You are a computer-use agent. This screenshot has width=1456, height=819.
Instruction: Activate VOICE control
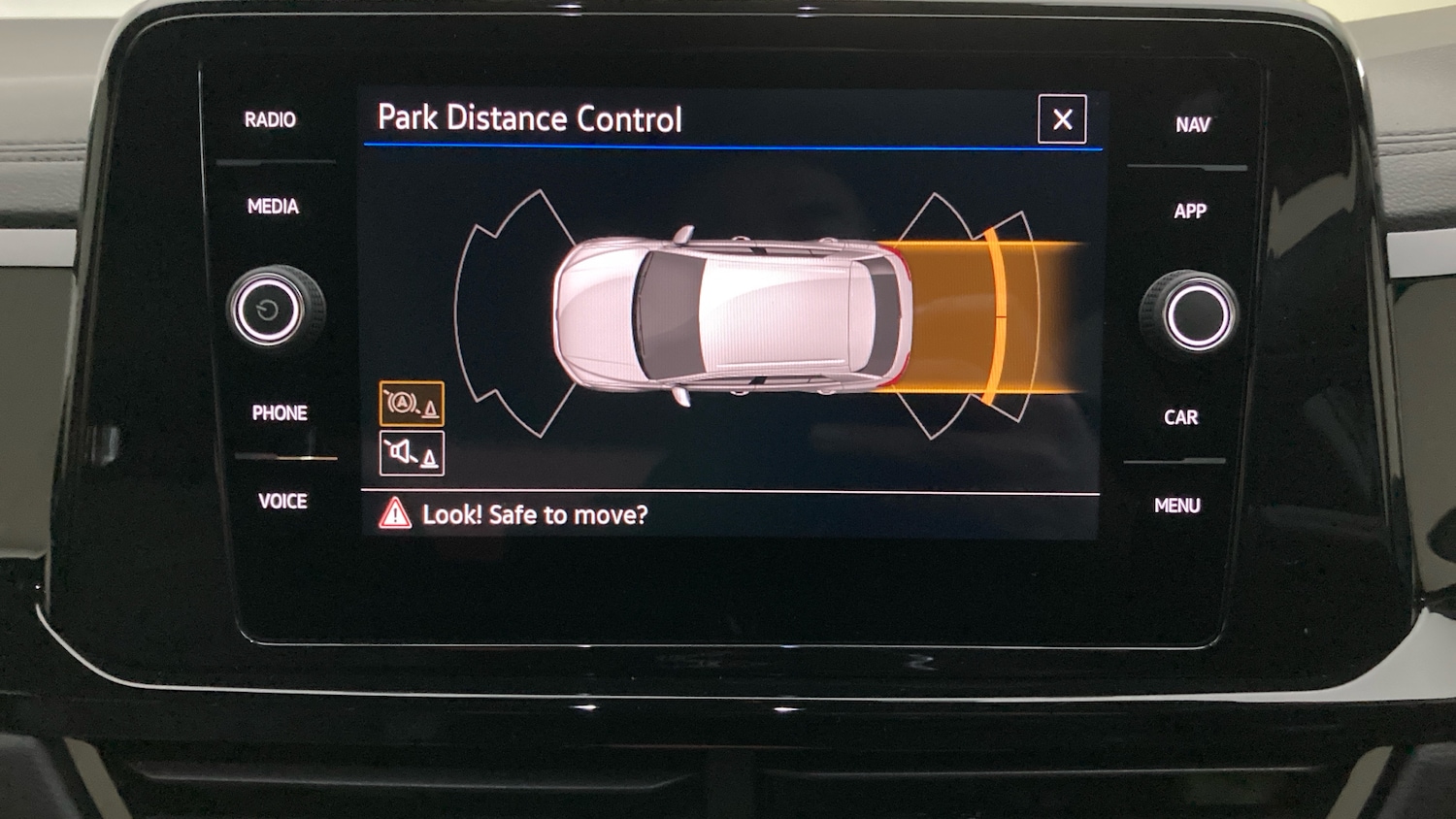pyautogui.click(x=282, y=501)
